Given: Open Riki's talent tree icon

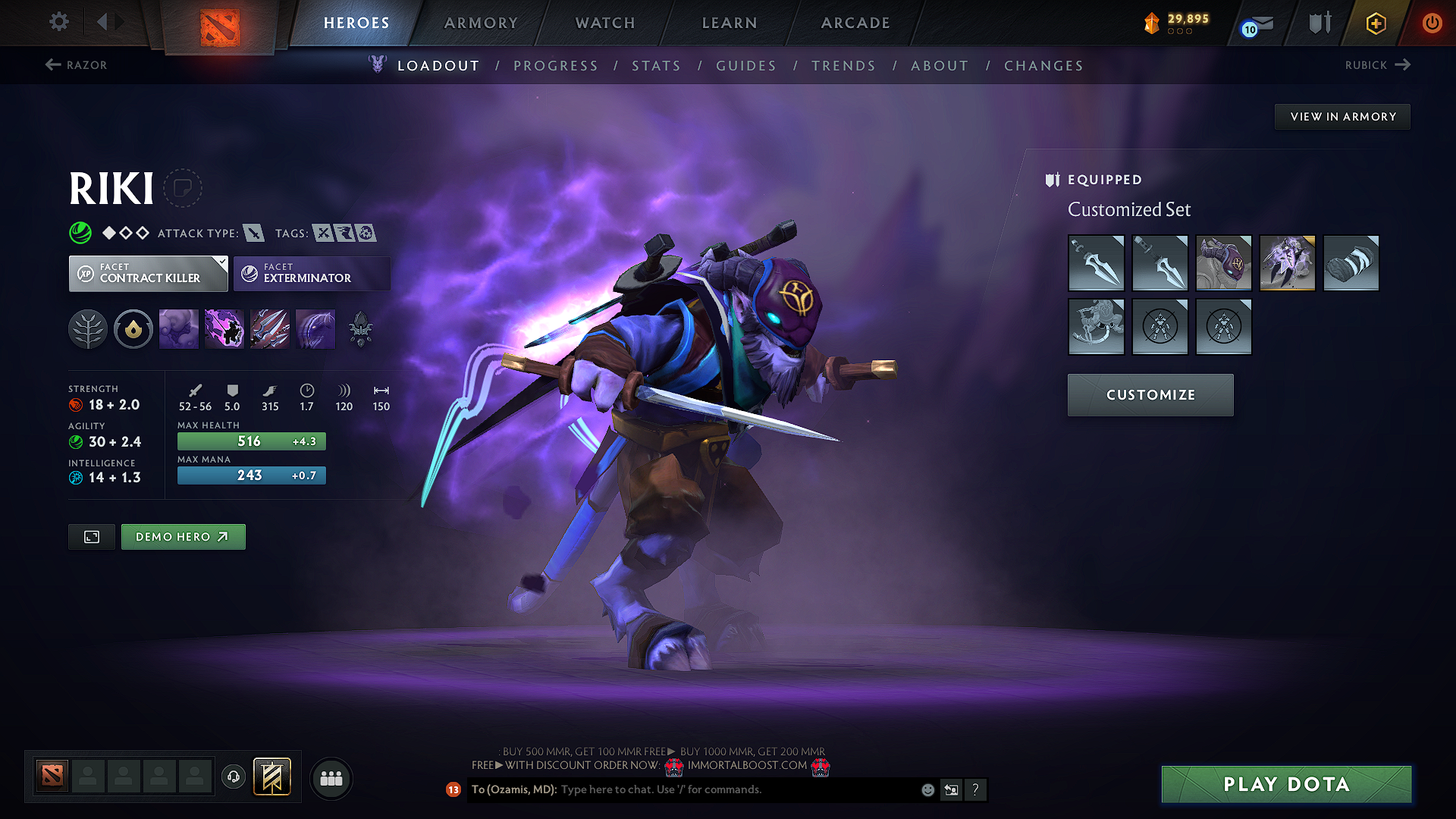Looking at the screenshot, I should [87, 328].
